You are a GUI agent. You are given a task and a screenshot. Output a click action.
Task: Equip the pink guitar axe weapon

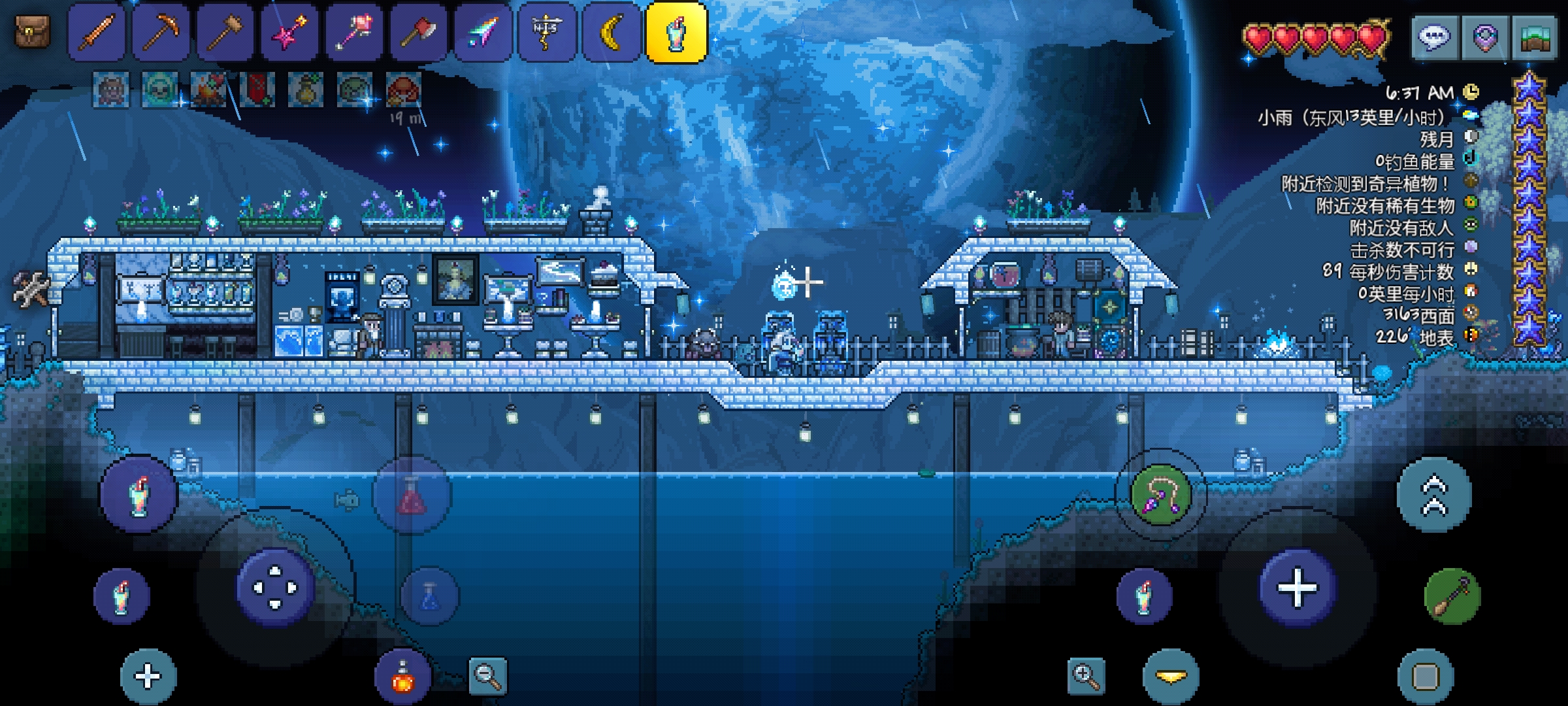289,31
